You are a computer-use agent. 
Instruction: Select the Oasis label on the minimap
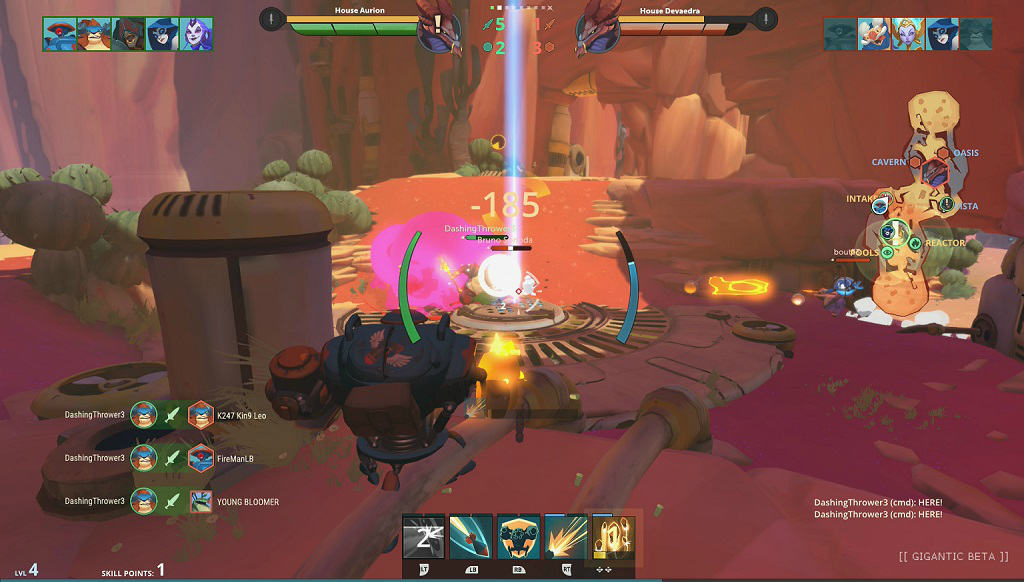tap(966, 153)
